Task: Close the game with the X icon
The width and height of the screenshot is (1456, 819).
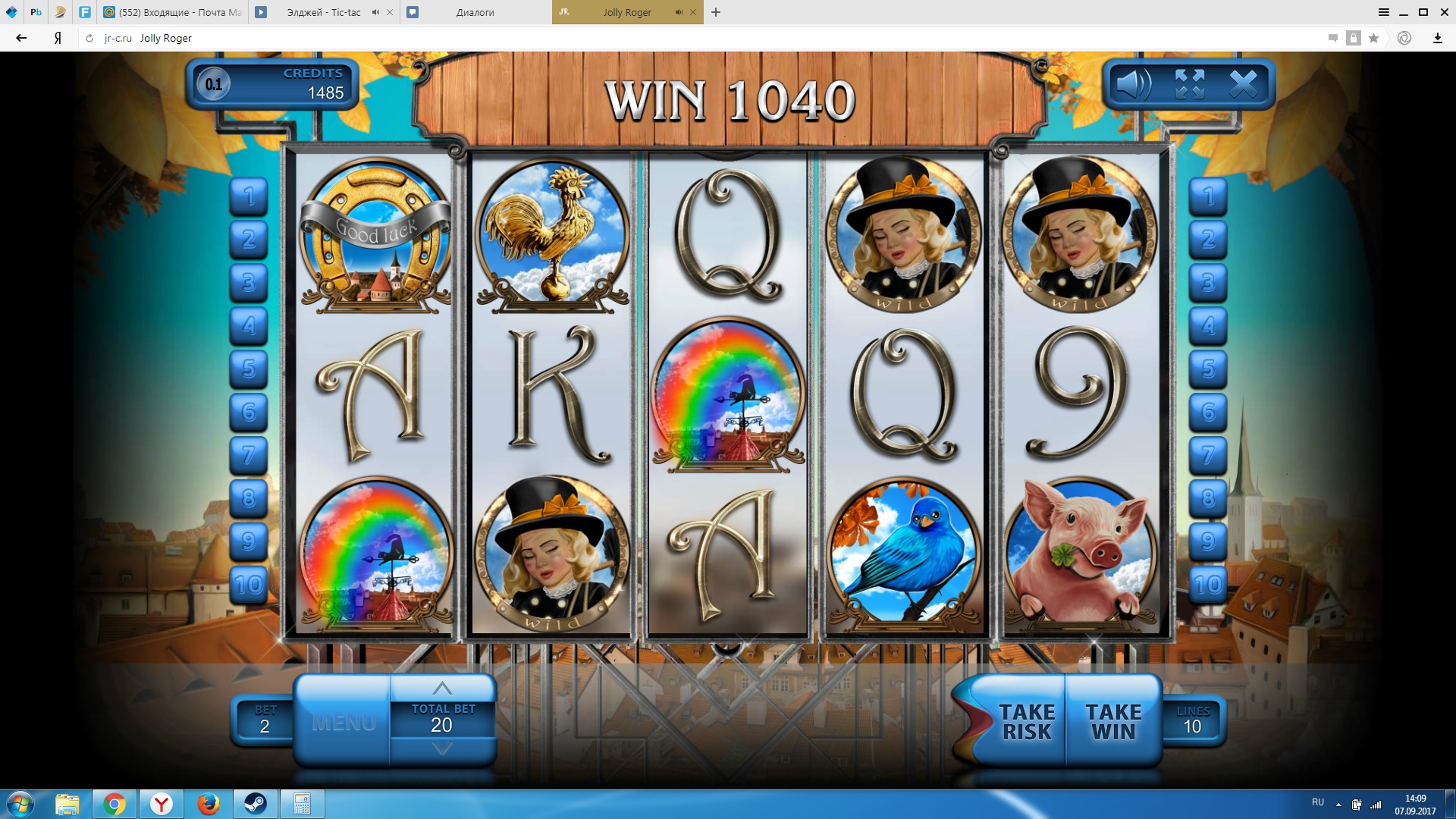Action: click(1243, 84)
